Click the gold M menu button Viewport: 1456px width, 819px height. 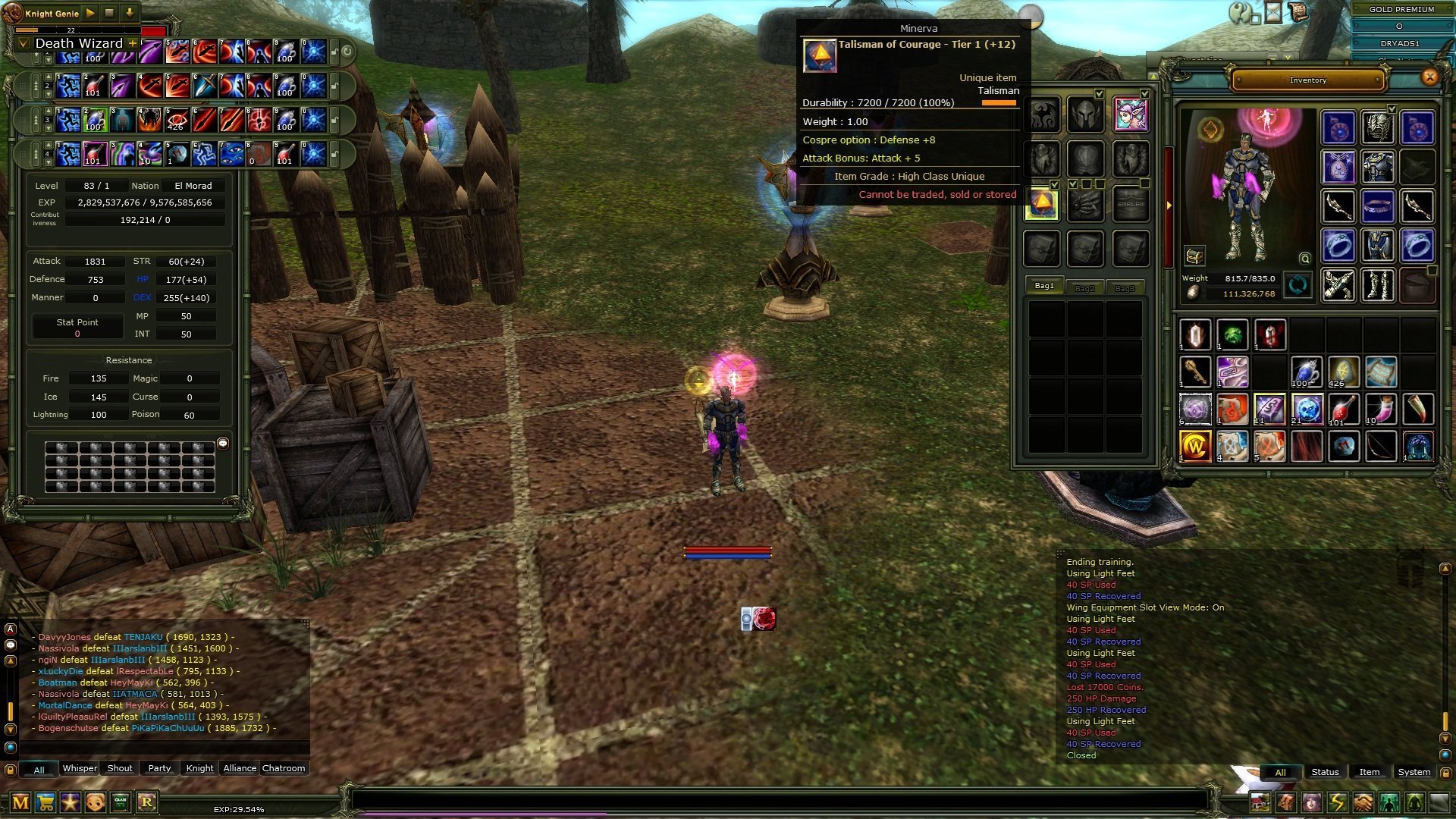point(20,802)
